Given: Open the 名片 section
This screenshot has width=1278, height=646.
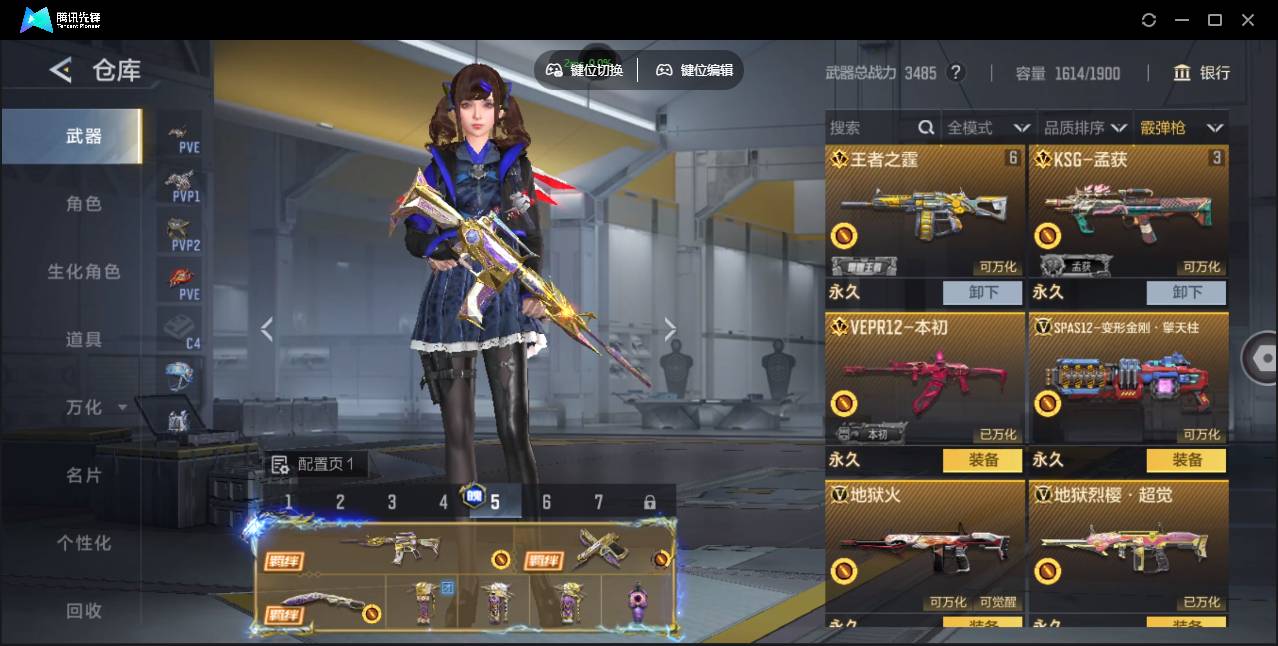Looking at the screenshot, I should click(x=84, y=475).
